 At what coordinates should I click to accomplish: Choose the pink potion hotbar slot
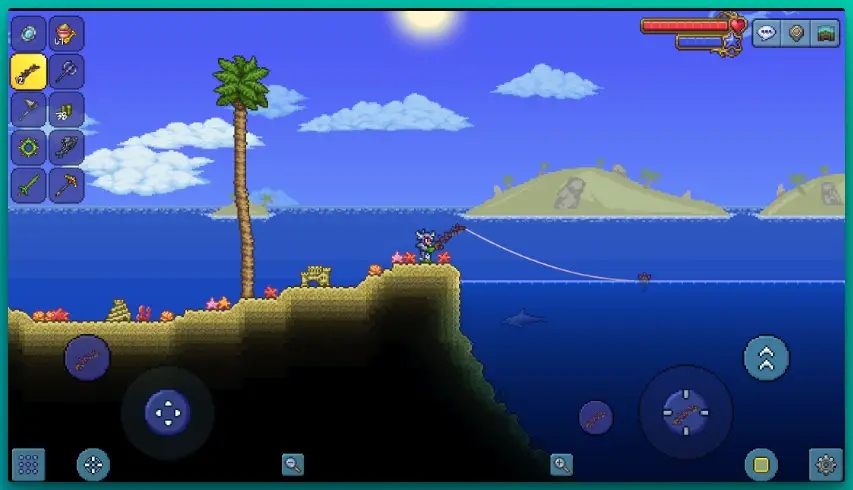click(x=67, y=34)
